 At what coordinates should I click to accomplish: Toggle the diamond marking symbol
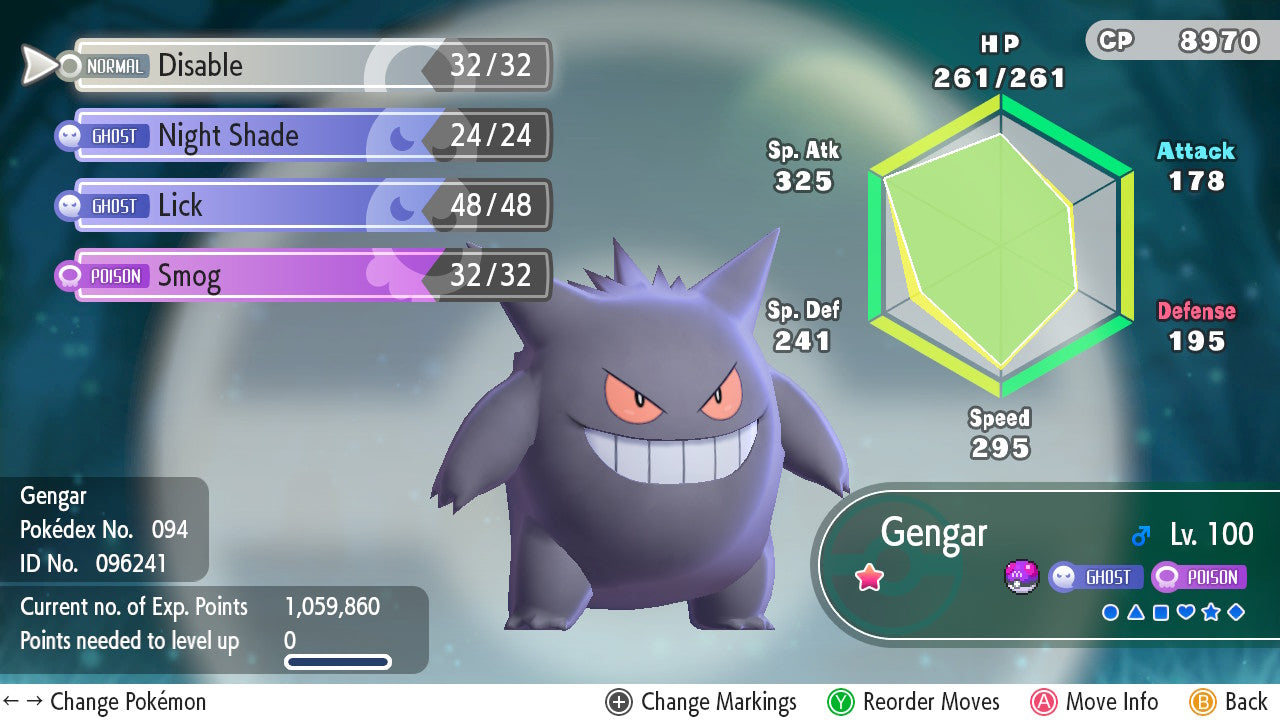1236,612
